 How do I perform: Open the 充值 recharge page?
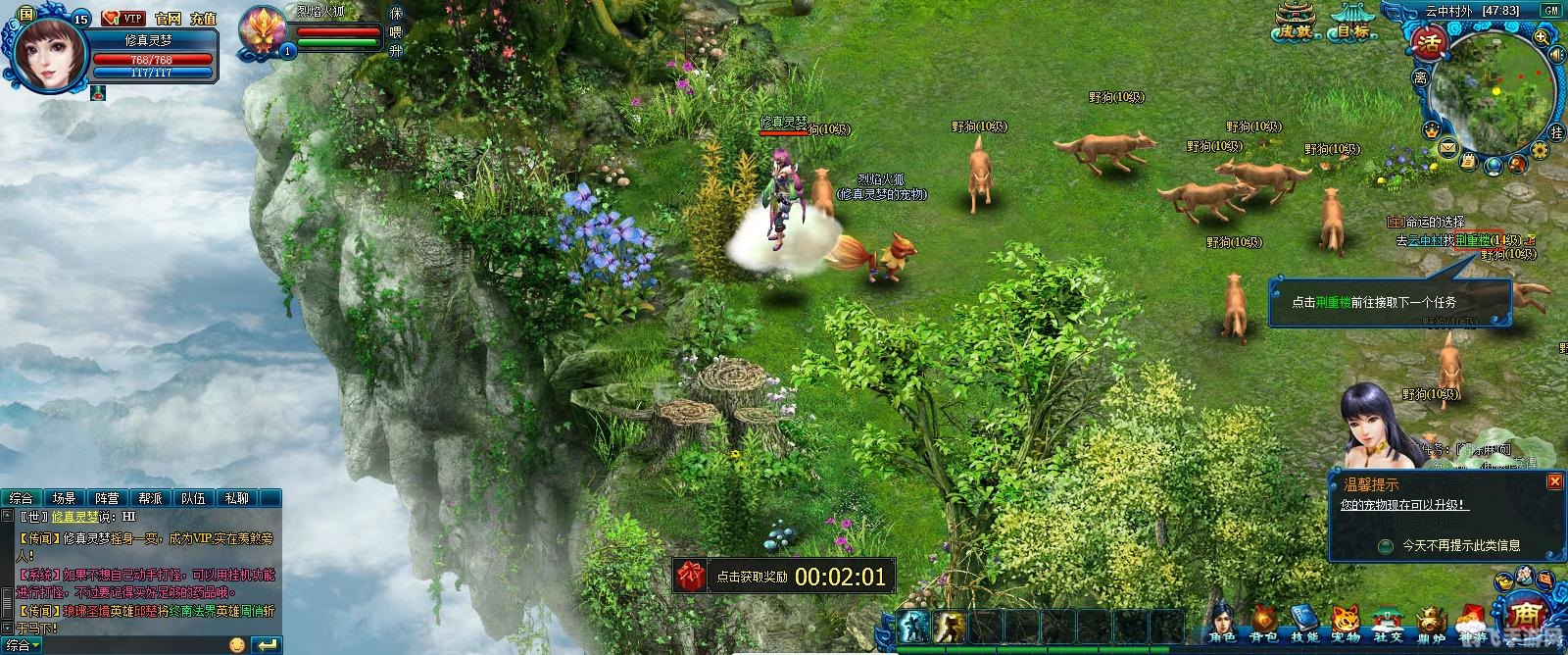[x=204, y=19]
